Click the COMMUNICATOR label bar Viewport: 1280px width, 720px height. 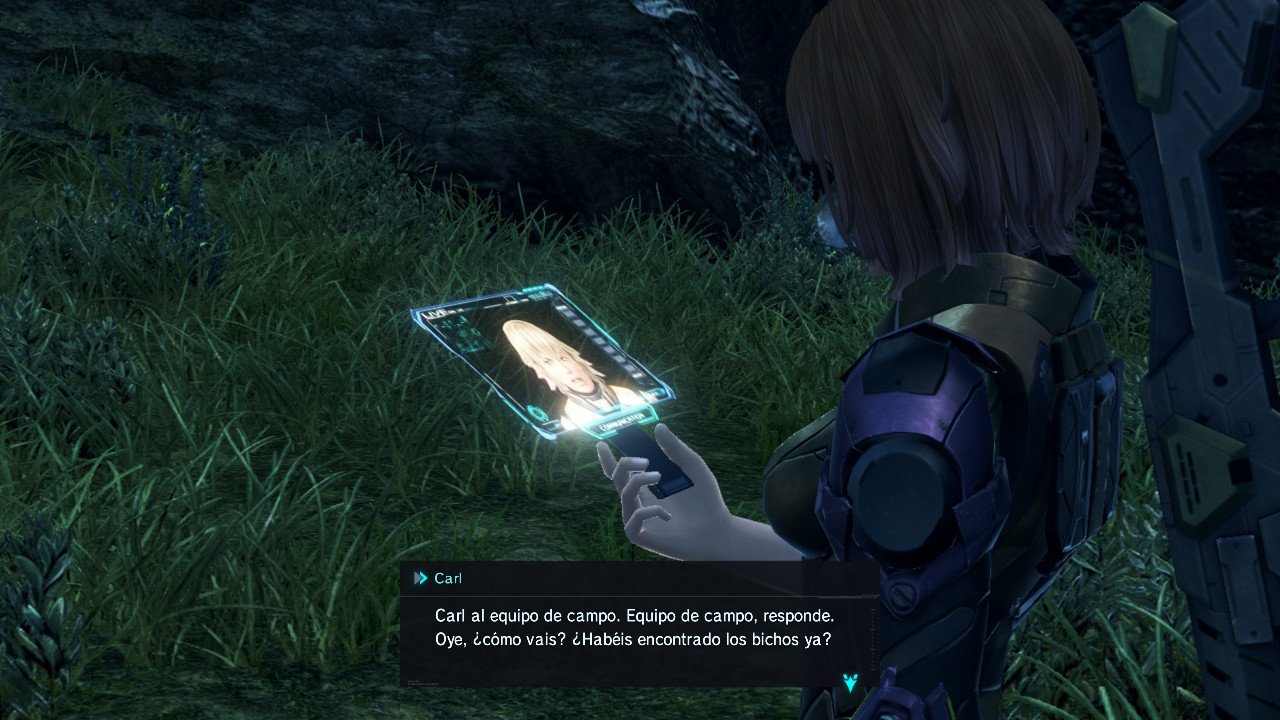pyautogui.click(x=624, y=424)
